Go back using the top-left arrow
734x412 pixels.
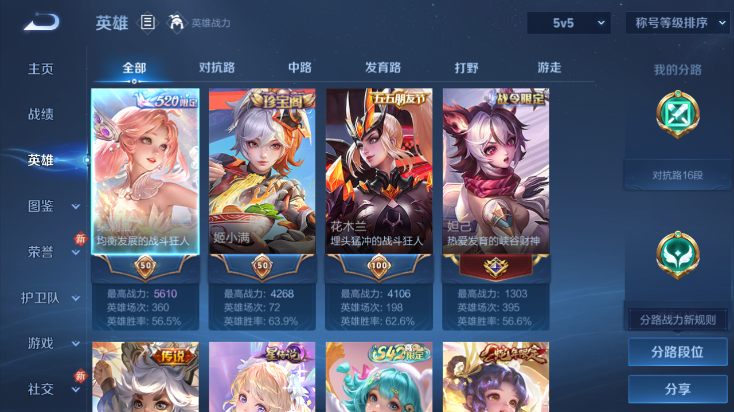40,22
